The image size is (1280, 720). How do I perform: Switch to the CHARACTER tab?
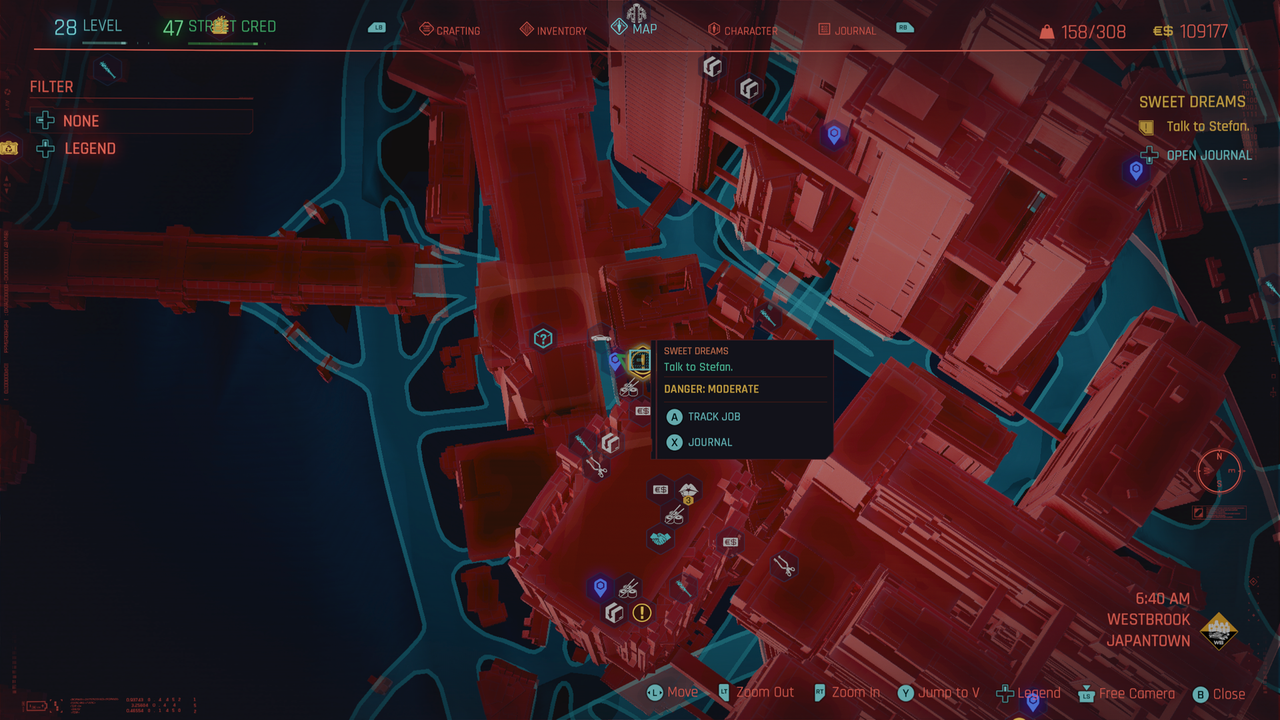pos(742,30)
